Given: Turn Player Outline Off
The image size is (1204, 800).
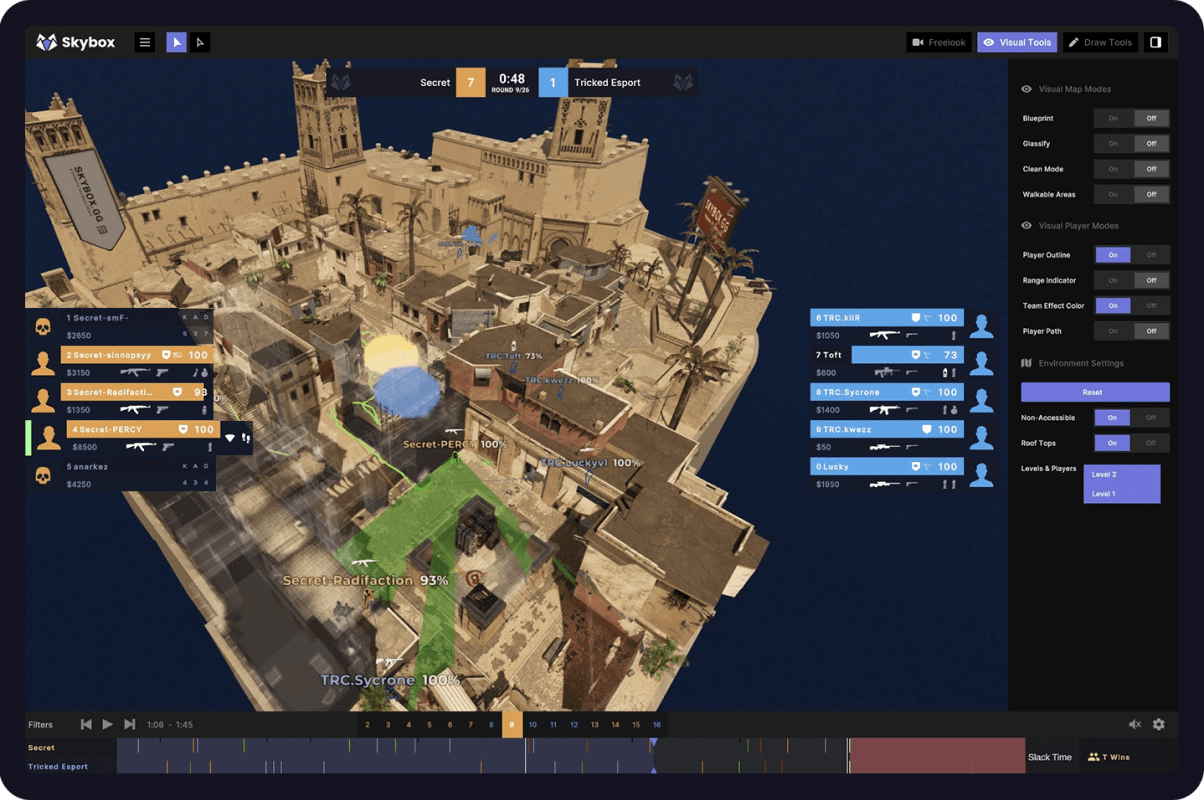Looking at the screenshot, I should [x=1151, y=255].
